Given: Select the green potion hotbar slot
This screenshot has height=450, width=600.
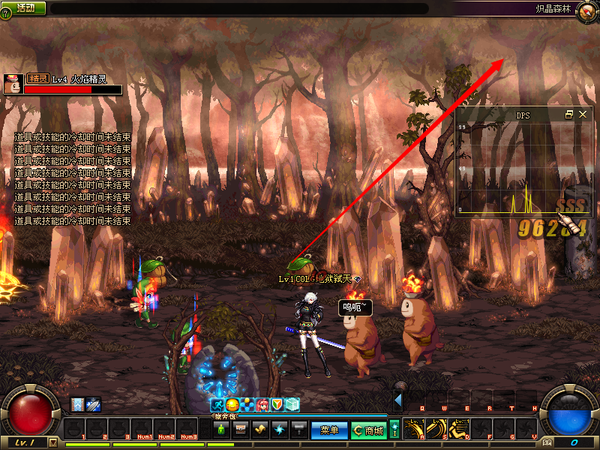Looking at the screenshot, I should 221,429.
